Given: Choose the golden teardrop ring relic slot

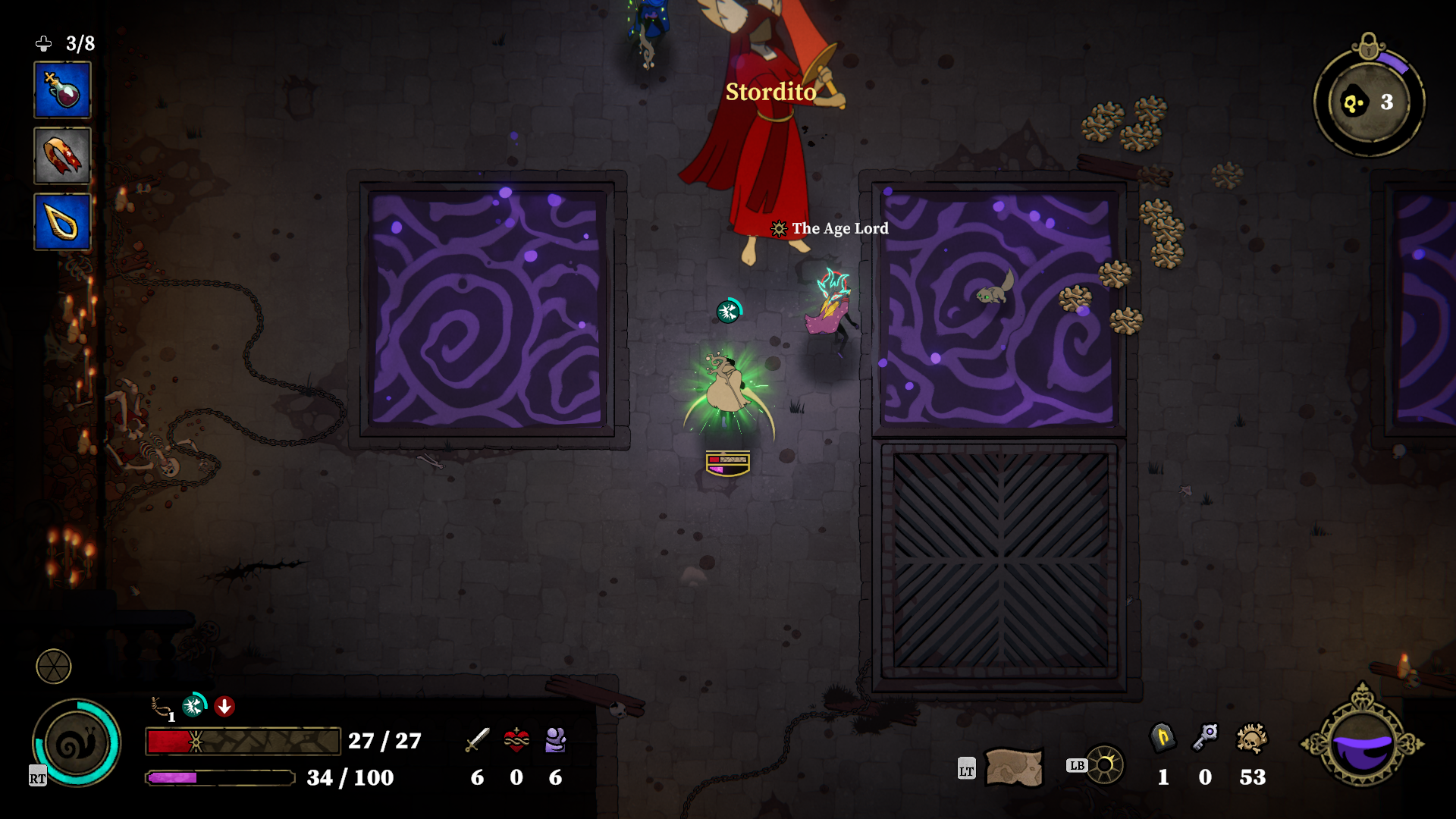Looking at the screenshot, I should [62, 222].
